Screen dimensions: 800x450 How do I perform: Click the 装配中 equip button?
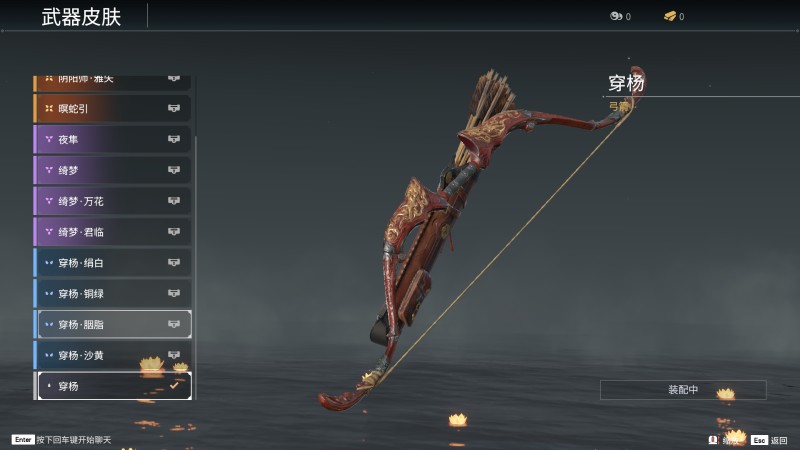[x=683, y=390]
